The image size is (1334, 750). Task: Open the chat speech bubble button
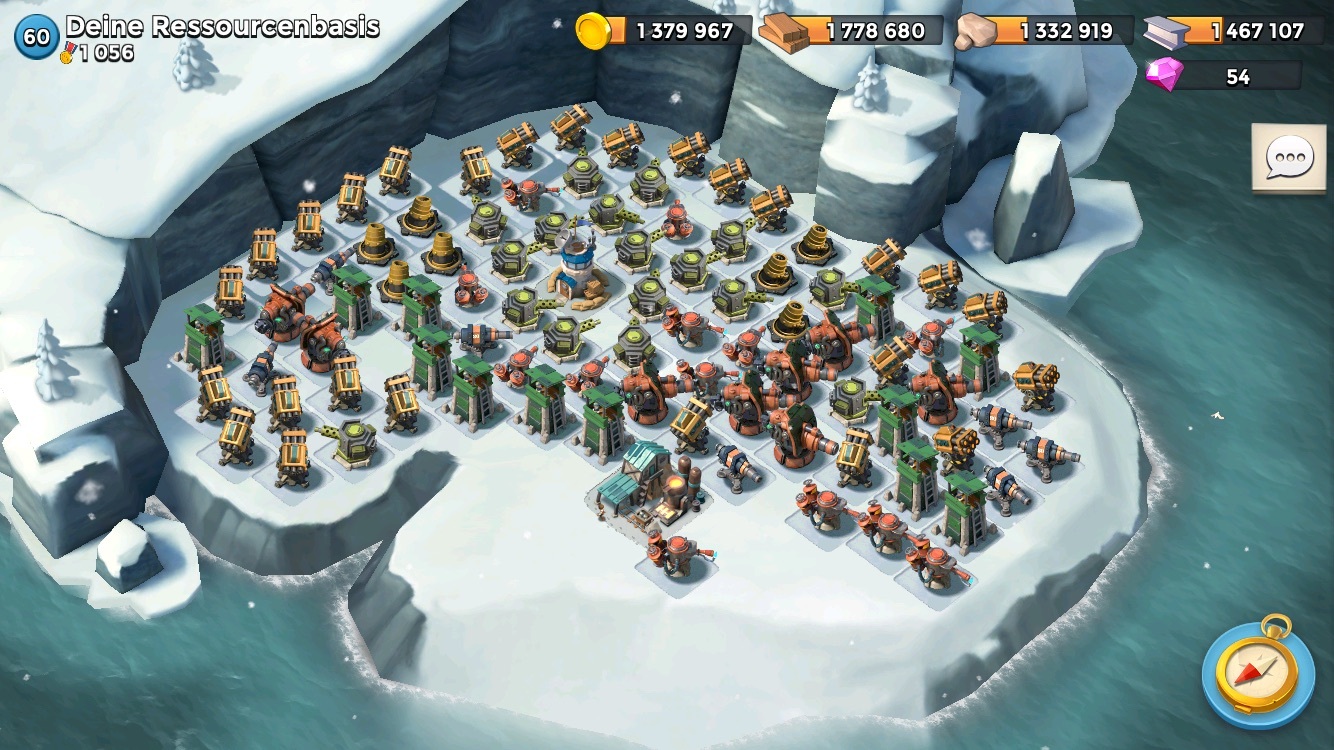[1289, 159]
